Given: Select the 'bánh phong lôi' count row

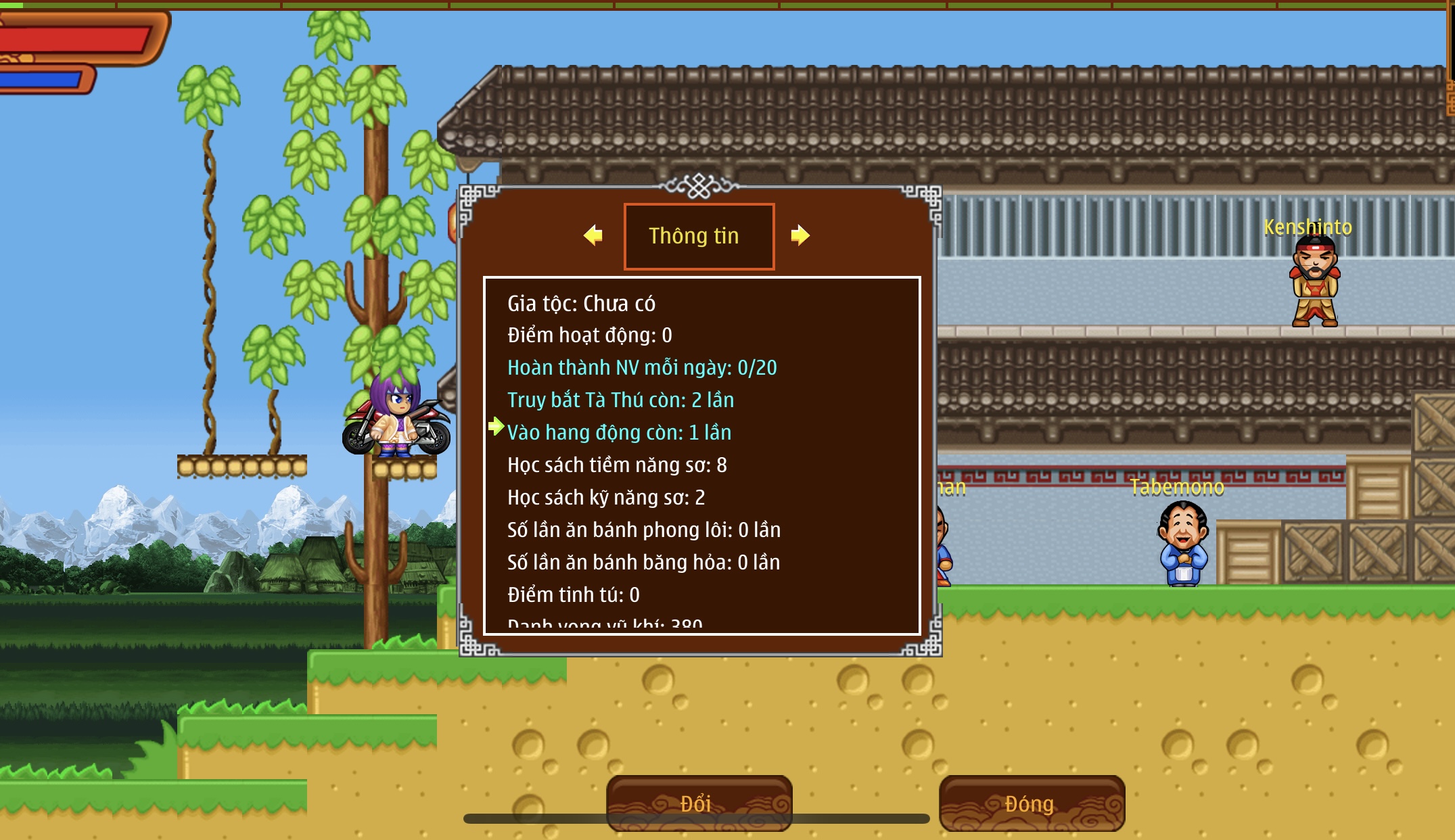Looking at the screenshot, I should (x=644, y=530).
